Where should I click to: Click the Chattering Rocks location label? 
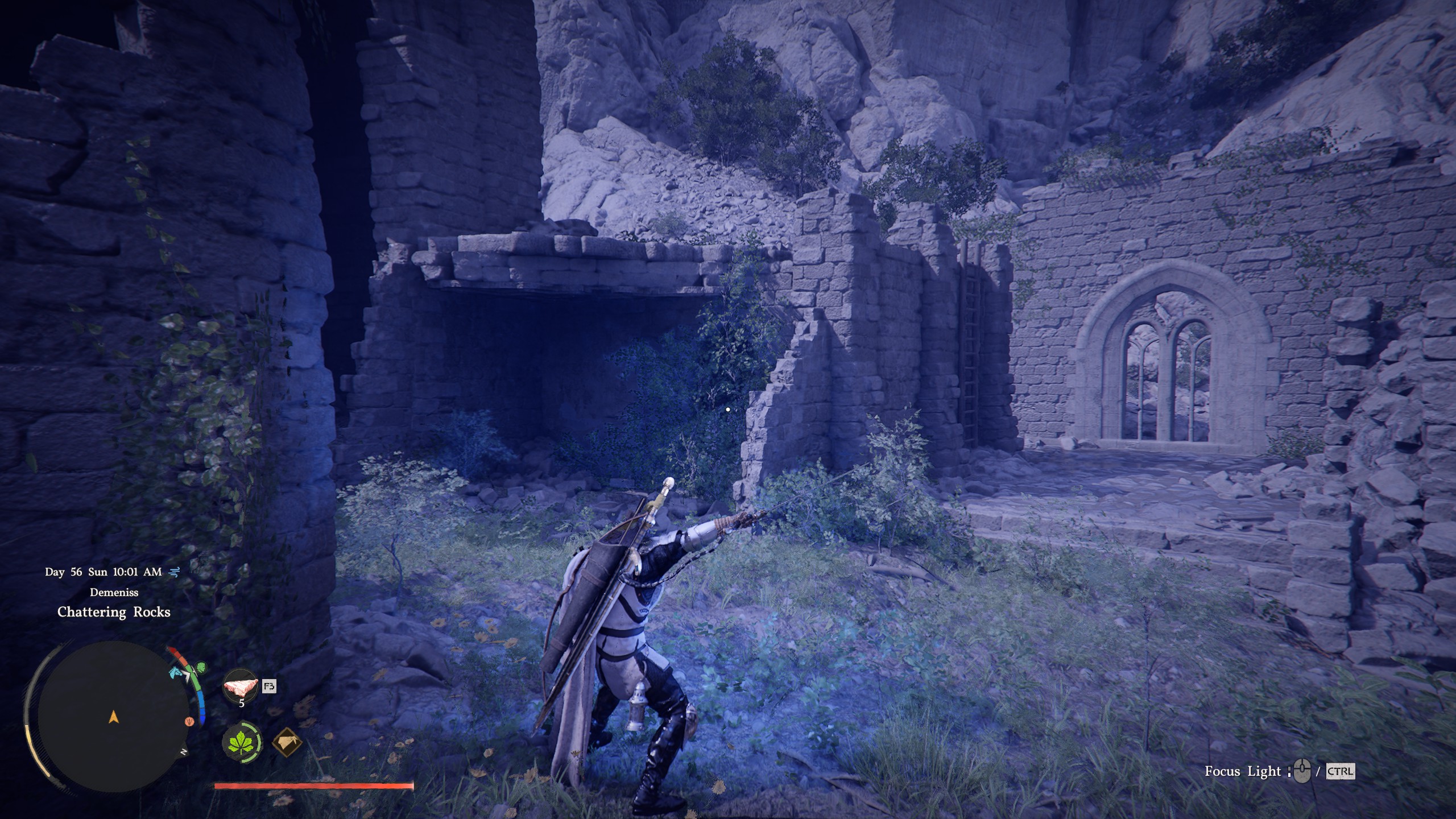click(x=114, y=613)
